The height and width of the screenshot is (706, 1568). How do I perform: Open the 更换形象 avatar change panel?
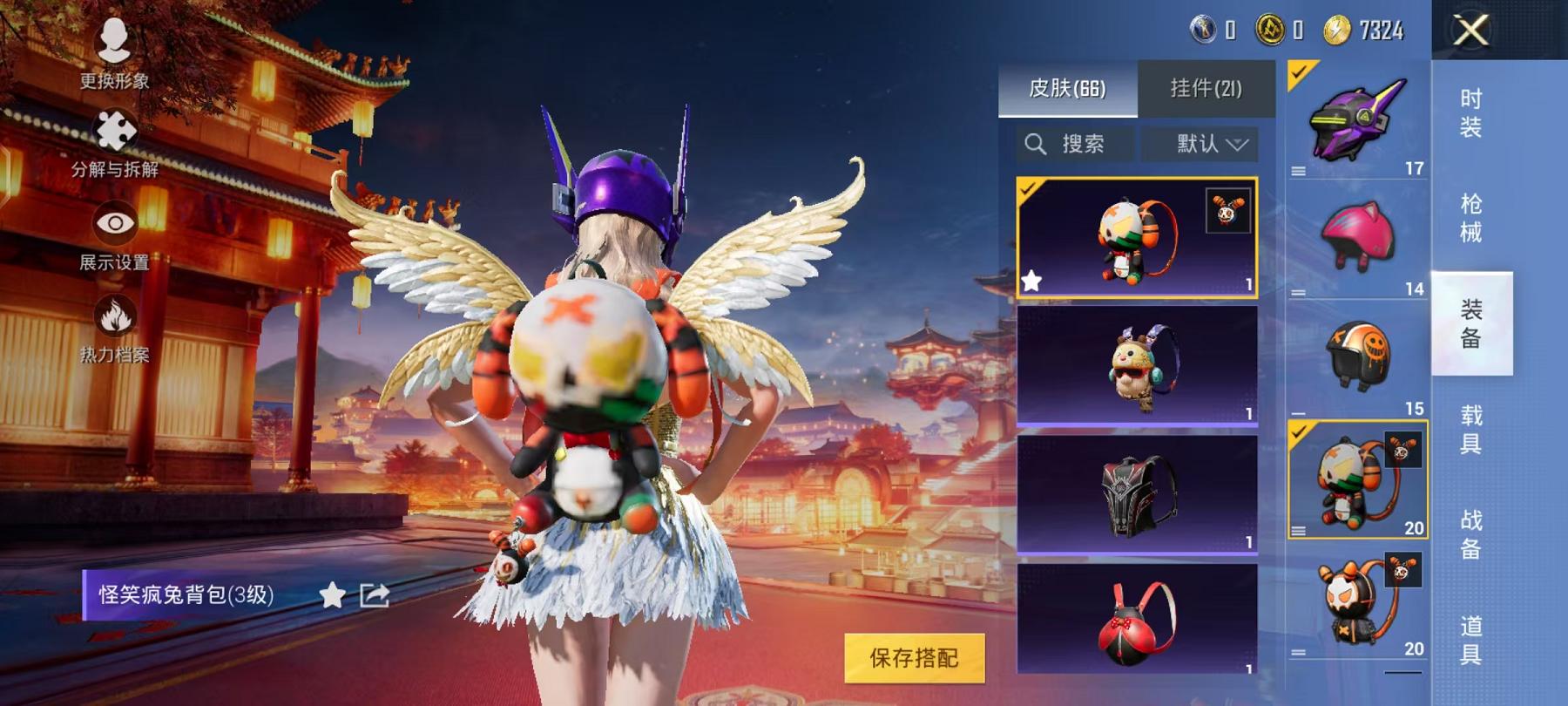[x=113, y=39]
